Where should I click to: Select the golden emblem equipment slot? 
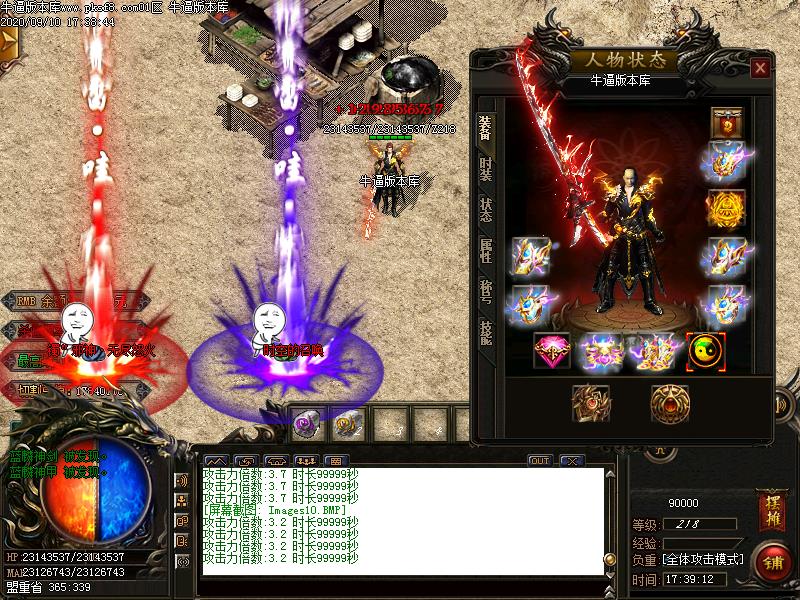726,208
